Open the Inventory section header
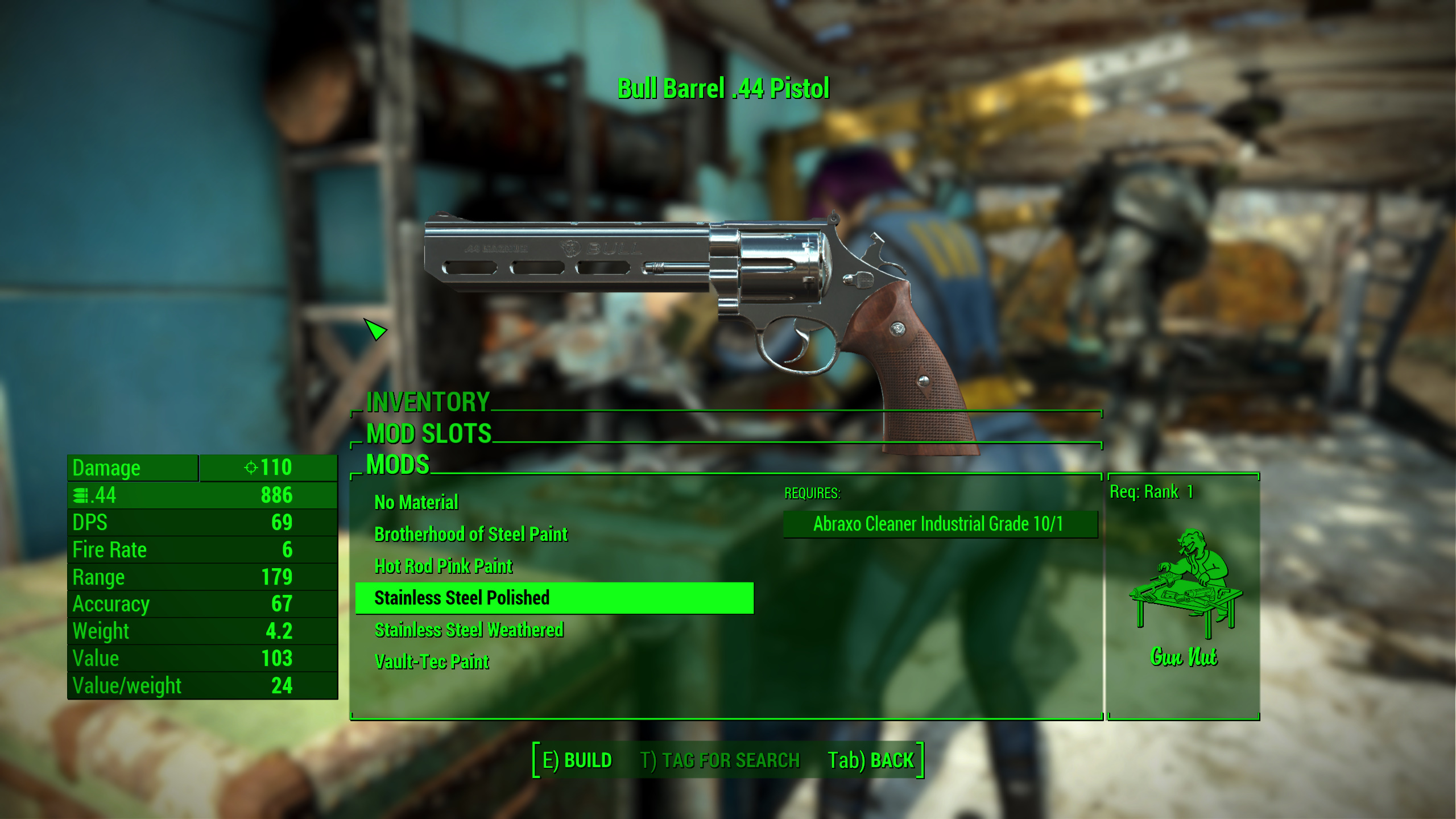Screen dimensions: 1456x819 click(428, 402)
